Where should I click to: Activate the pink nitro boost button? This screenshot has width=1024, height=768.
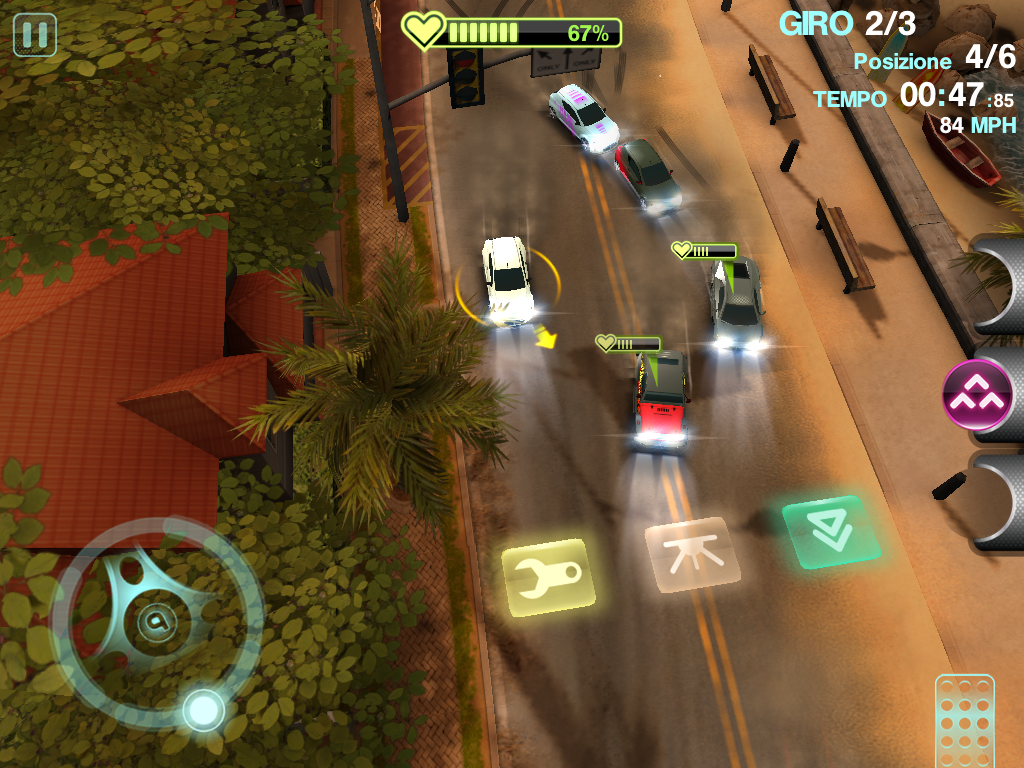(978, 394)
